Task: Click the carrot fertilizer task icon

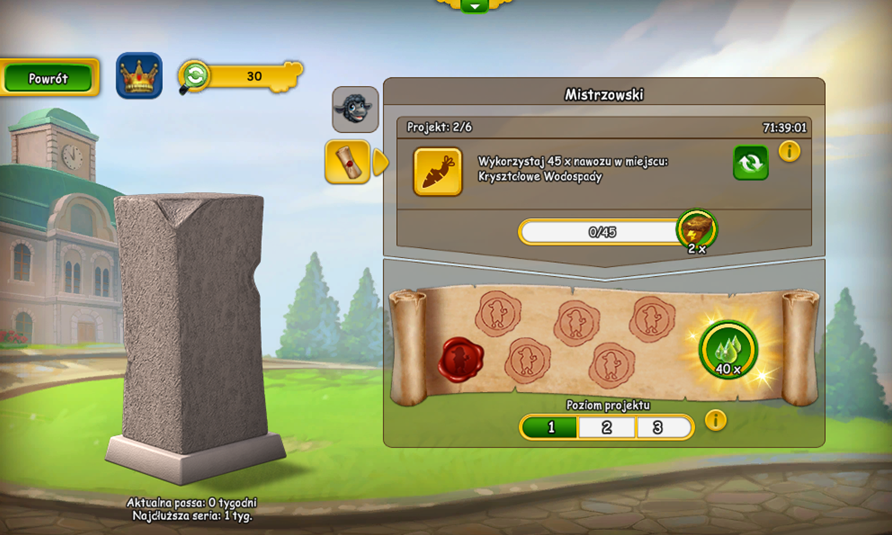Action: click(438, 172)
